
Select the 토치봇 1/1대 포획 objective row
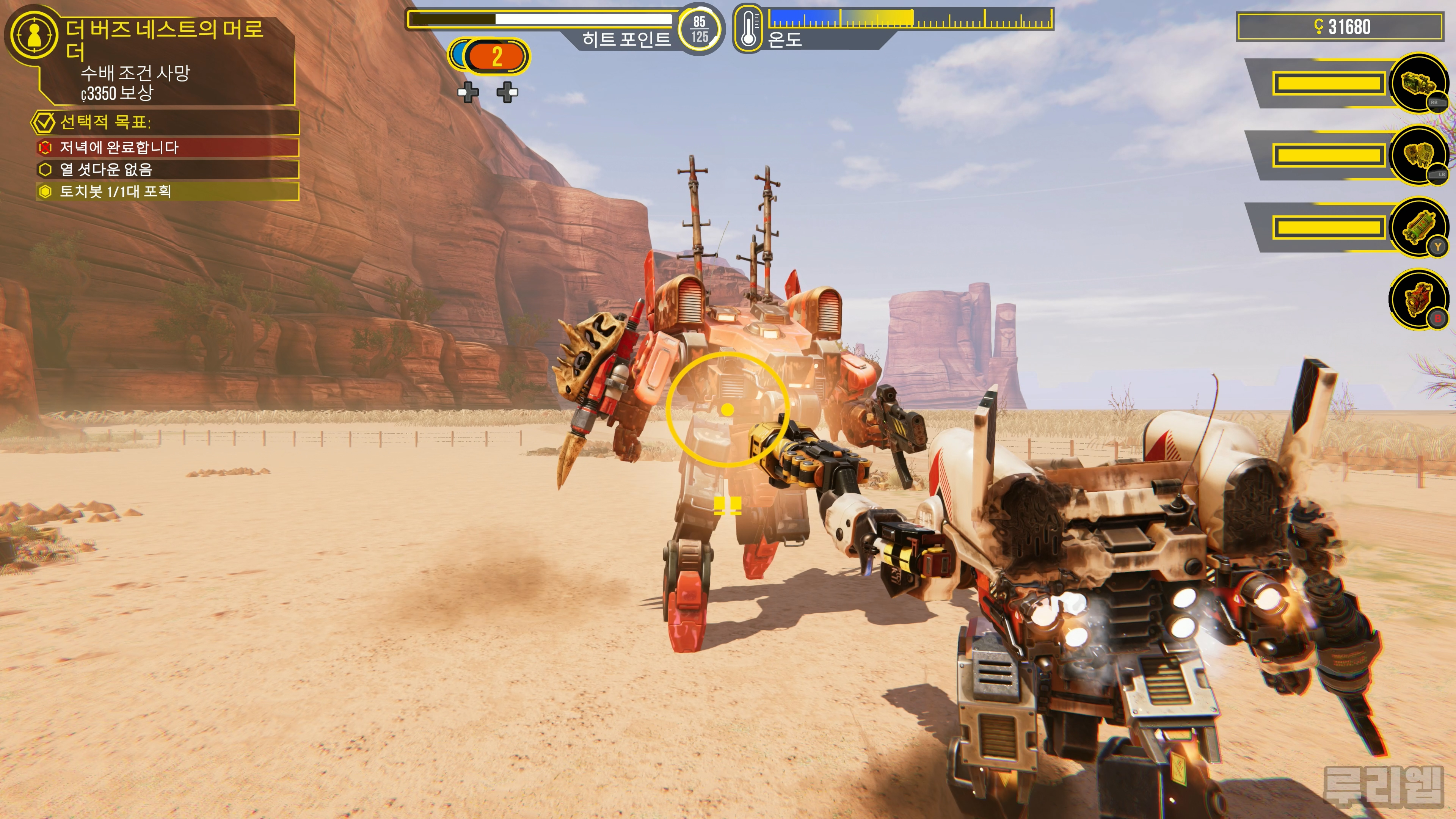pos(167,191)
